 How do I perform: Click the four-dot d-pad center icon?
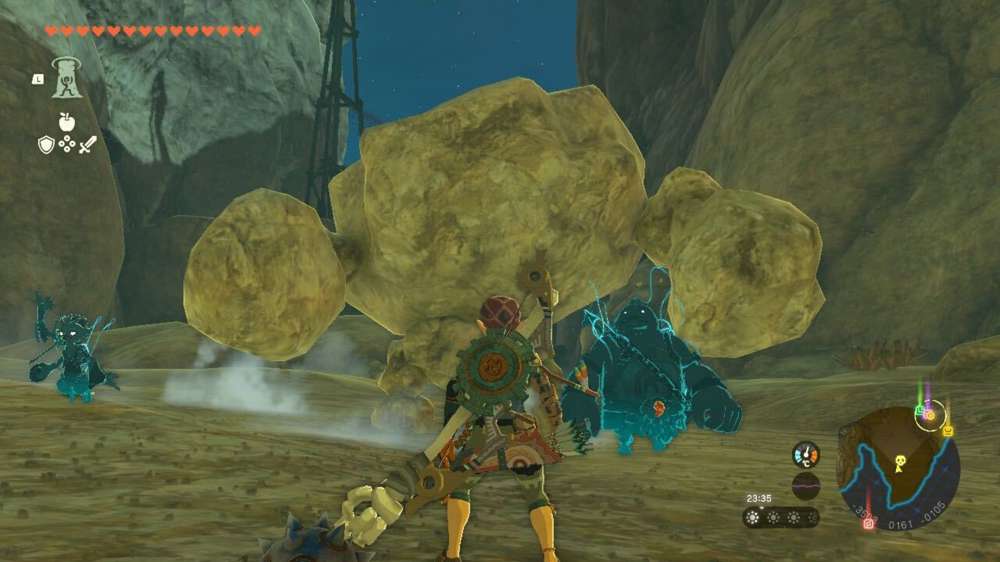67,145
